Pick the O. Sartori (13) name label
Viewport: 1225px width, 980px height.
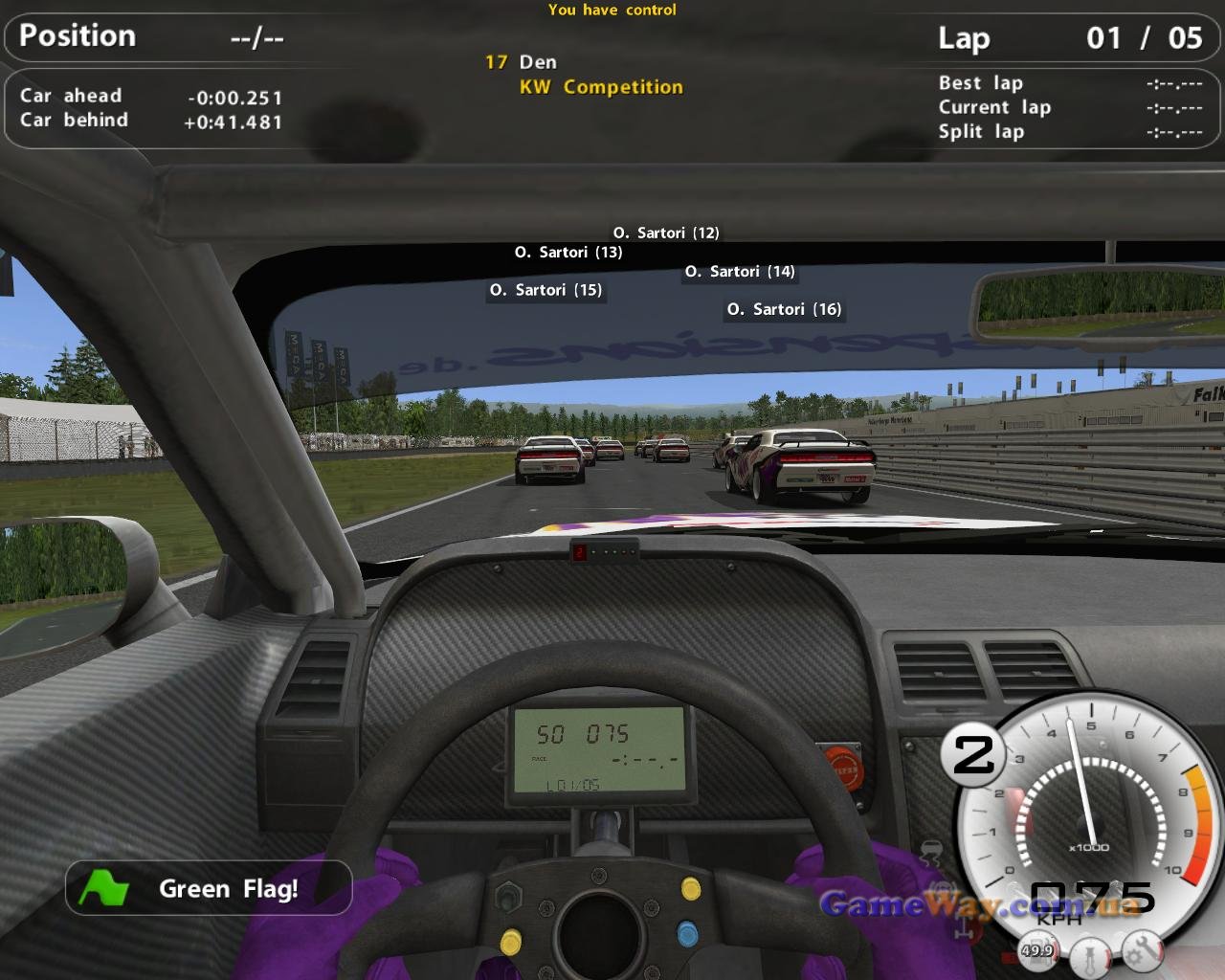[568, 253]
